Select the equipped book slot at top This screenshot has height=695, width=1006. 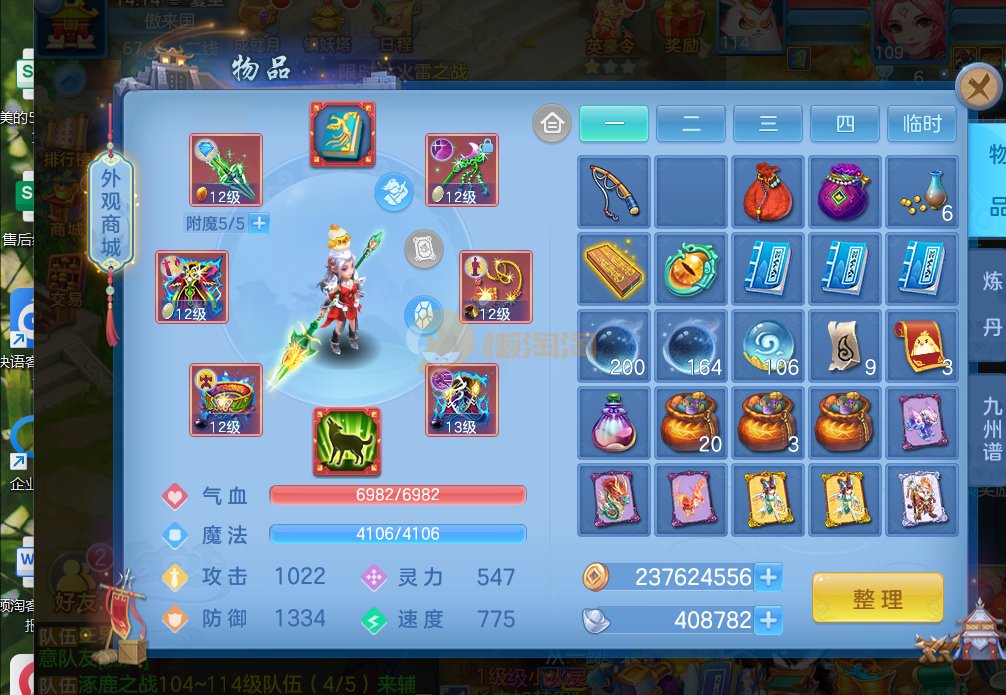coord(342,134)
